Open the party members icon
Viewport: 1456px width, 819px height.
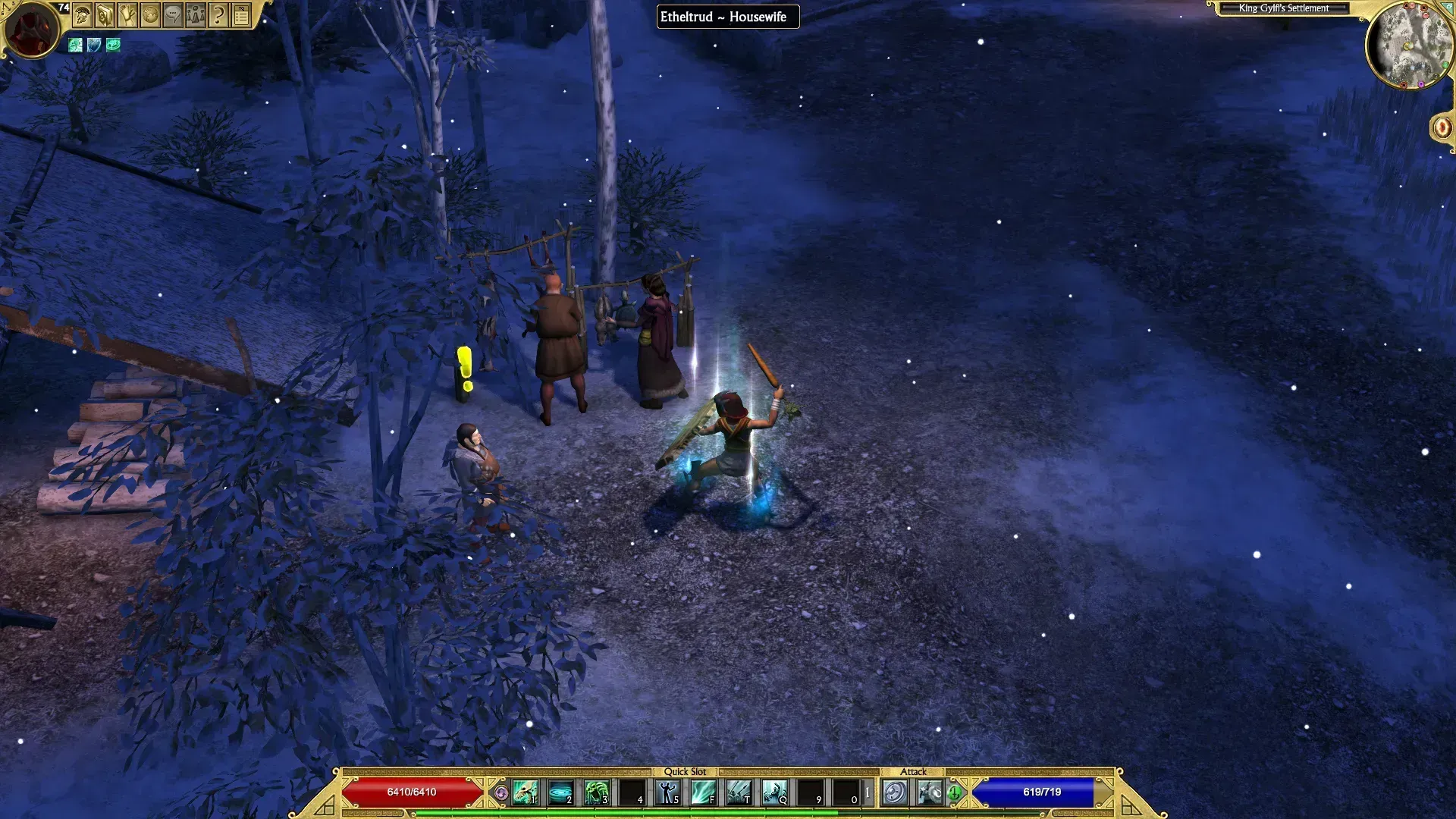click(196, 14)
